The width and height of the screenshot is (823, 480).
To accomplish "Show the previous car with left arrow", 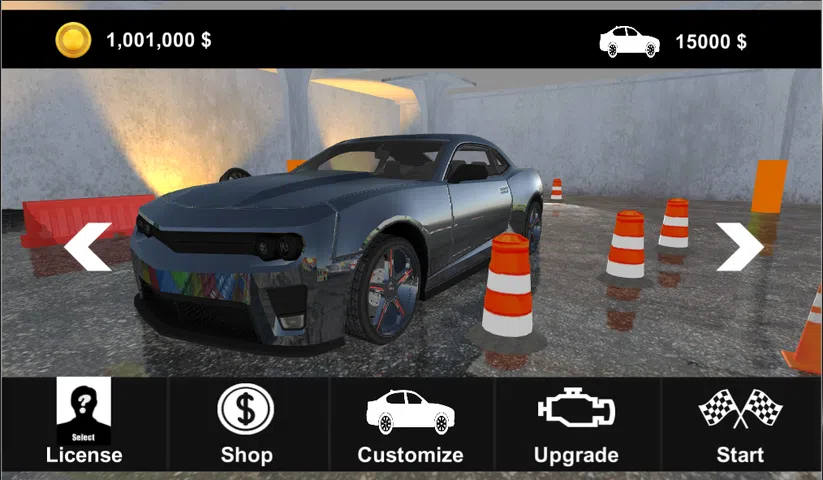I will [87, 247].
